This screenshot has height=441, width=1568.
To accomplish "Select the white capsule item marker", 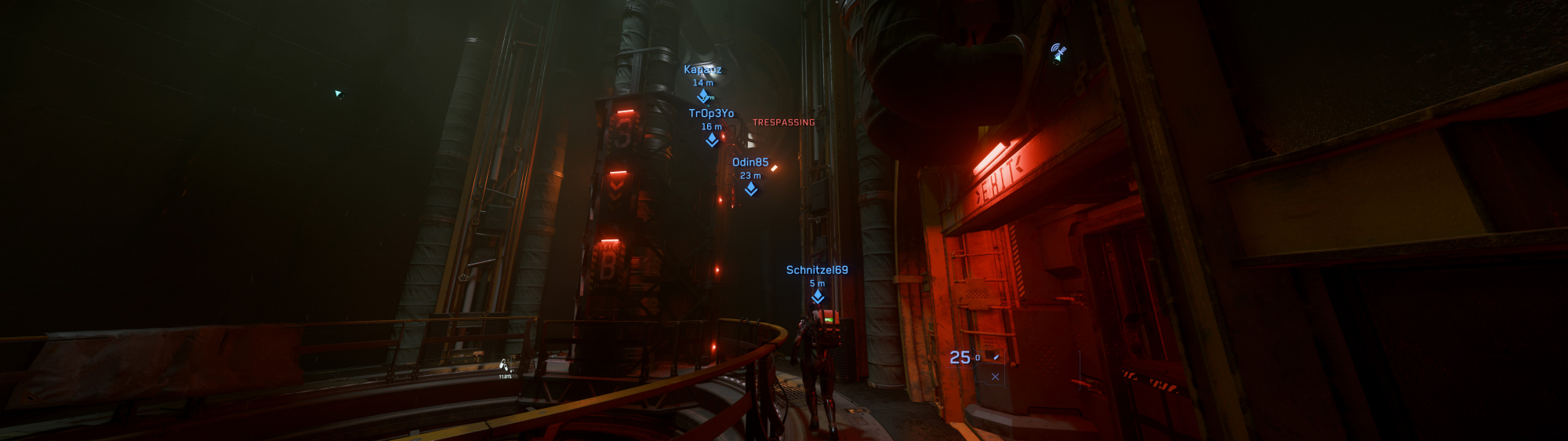I will click(504, 365).
